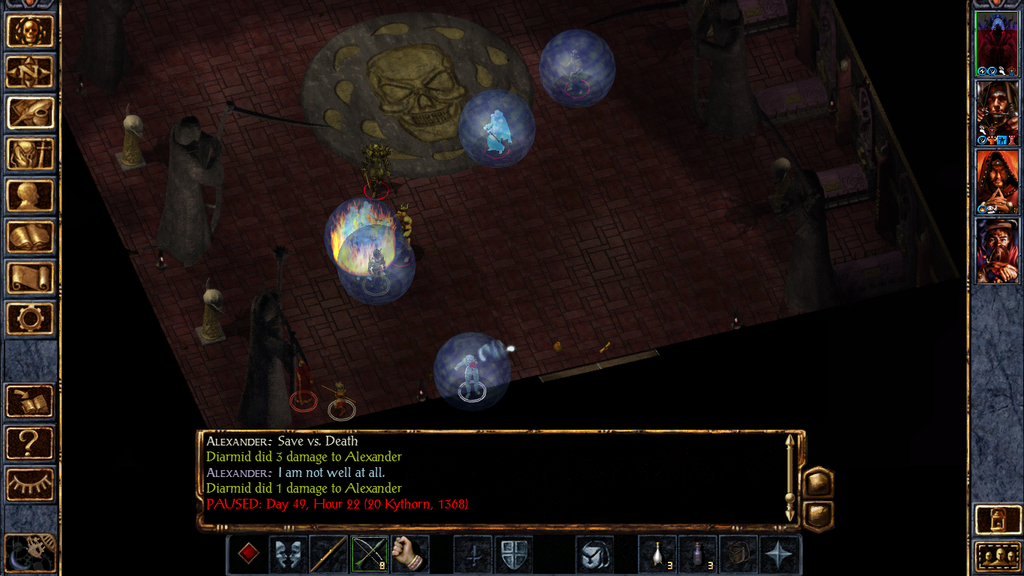Open the area map screen
Screen dimensions: 1024x576
click(30, 72)
